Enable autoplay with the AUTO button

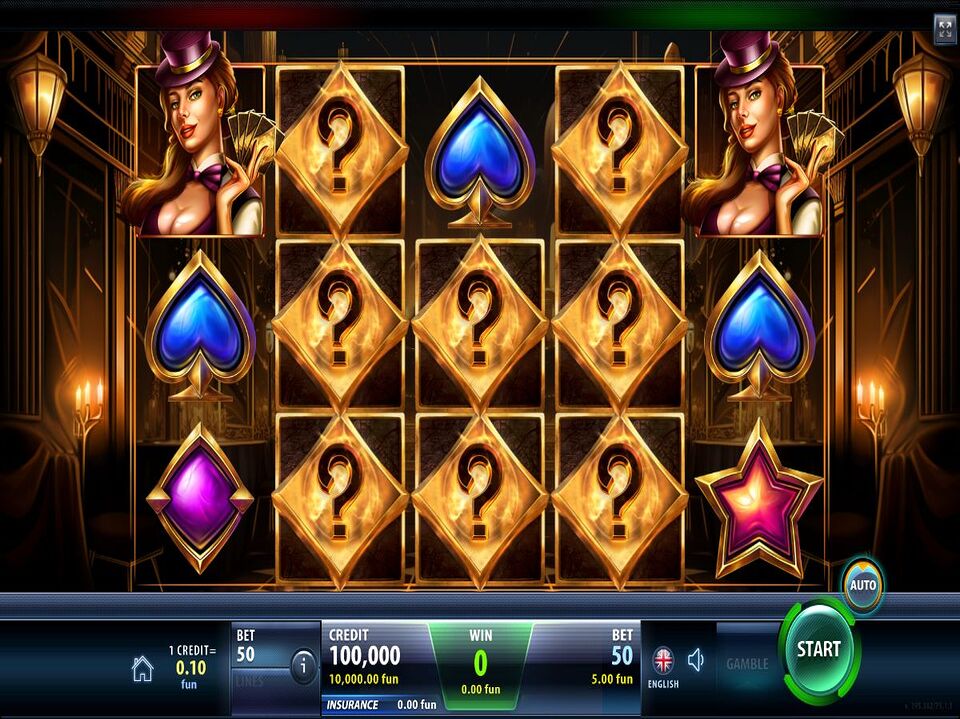tap(862, 584)
